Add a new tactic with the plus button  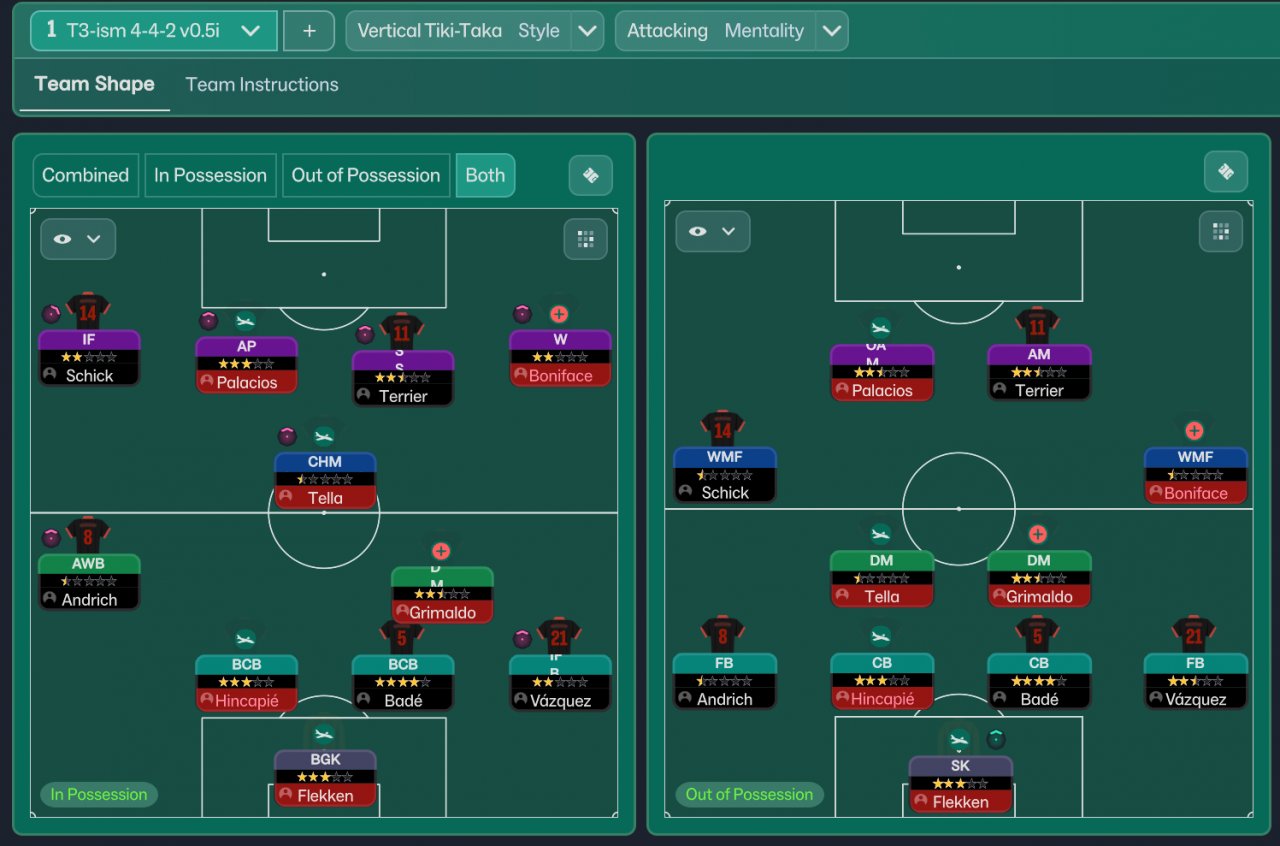coord(309,31)
